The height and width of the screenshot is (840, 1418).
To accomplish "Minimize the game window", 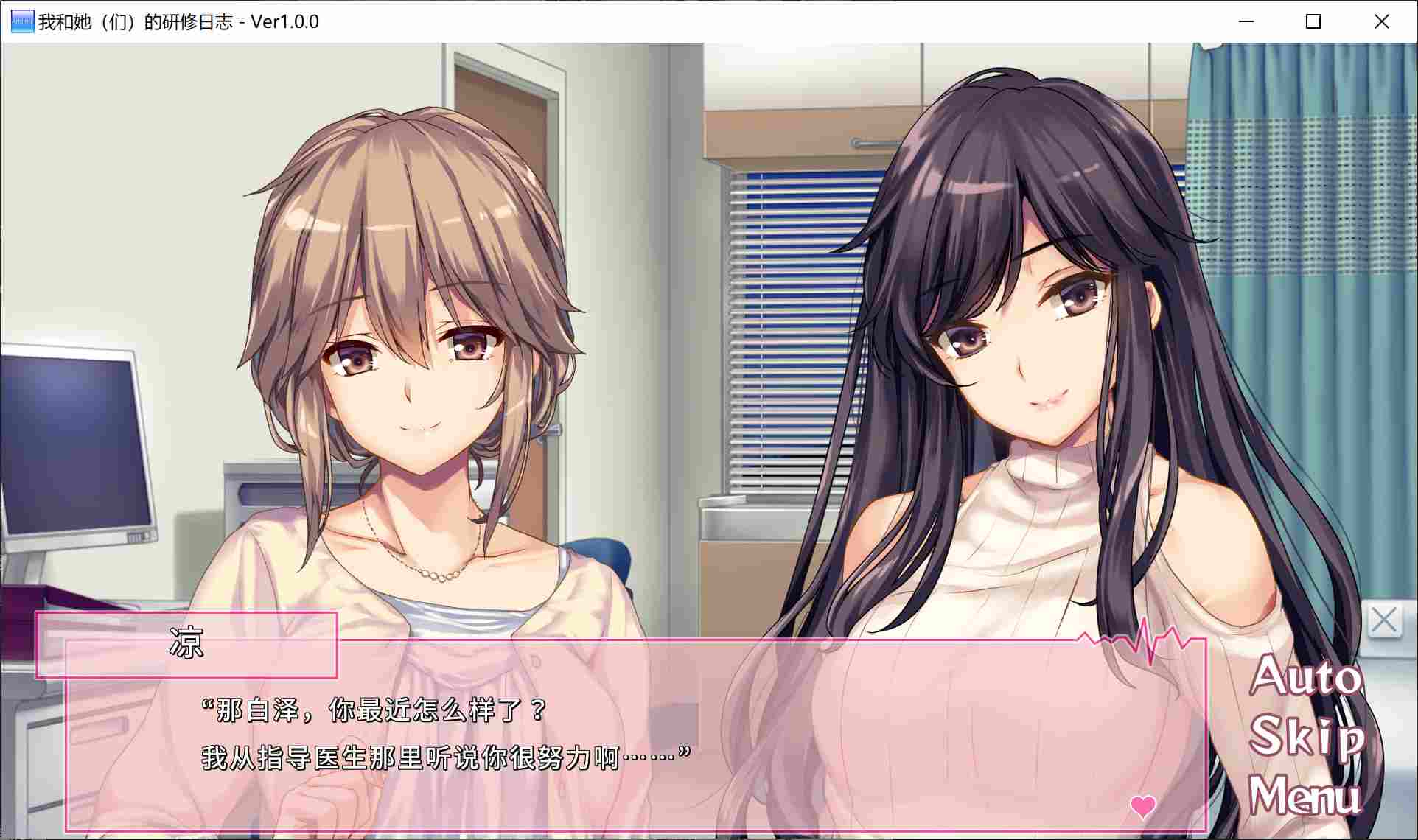I will [1246, 22].
